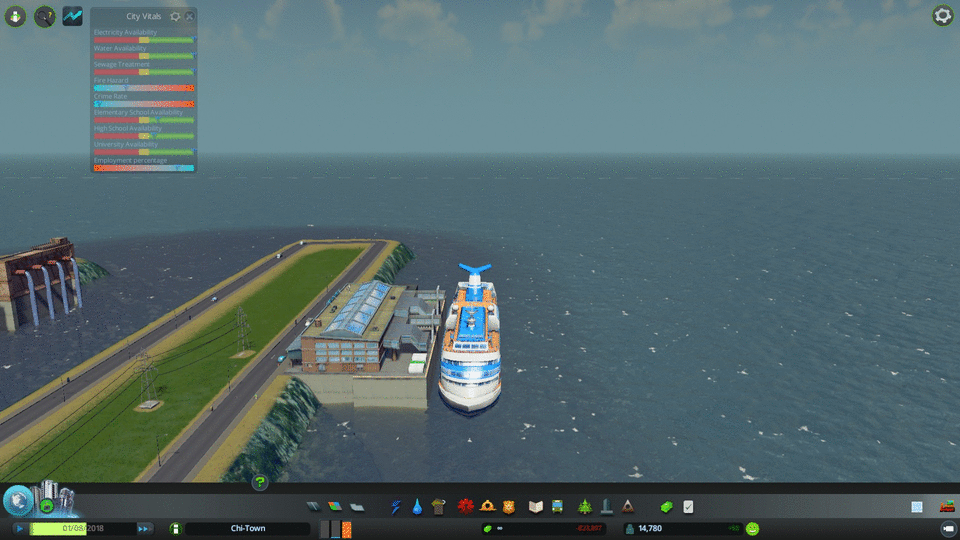960x540 pixels.
Task: Toggle the City Vitals chart button
Action: 73,16
